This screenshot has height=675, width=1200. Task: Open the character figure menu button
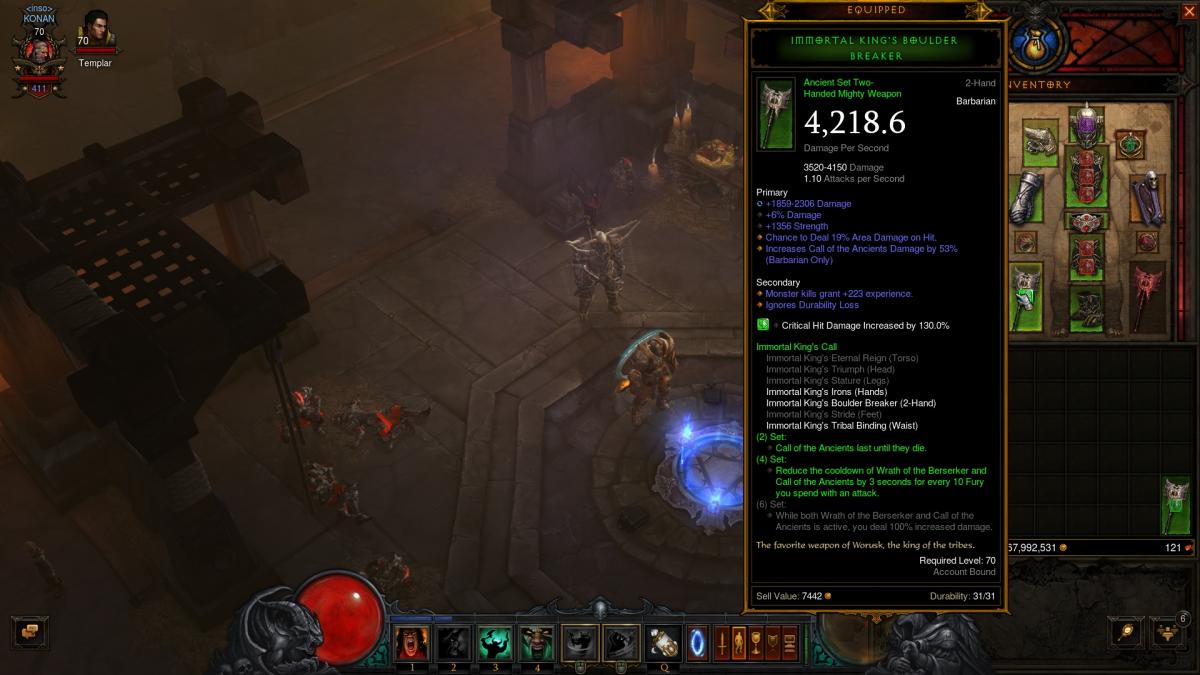point(740,642)
